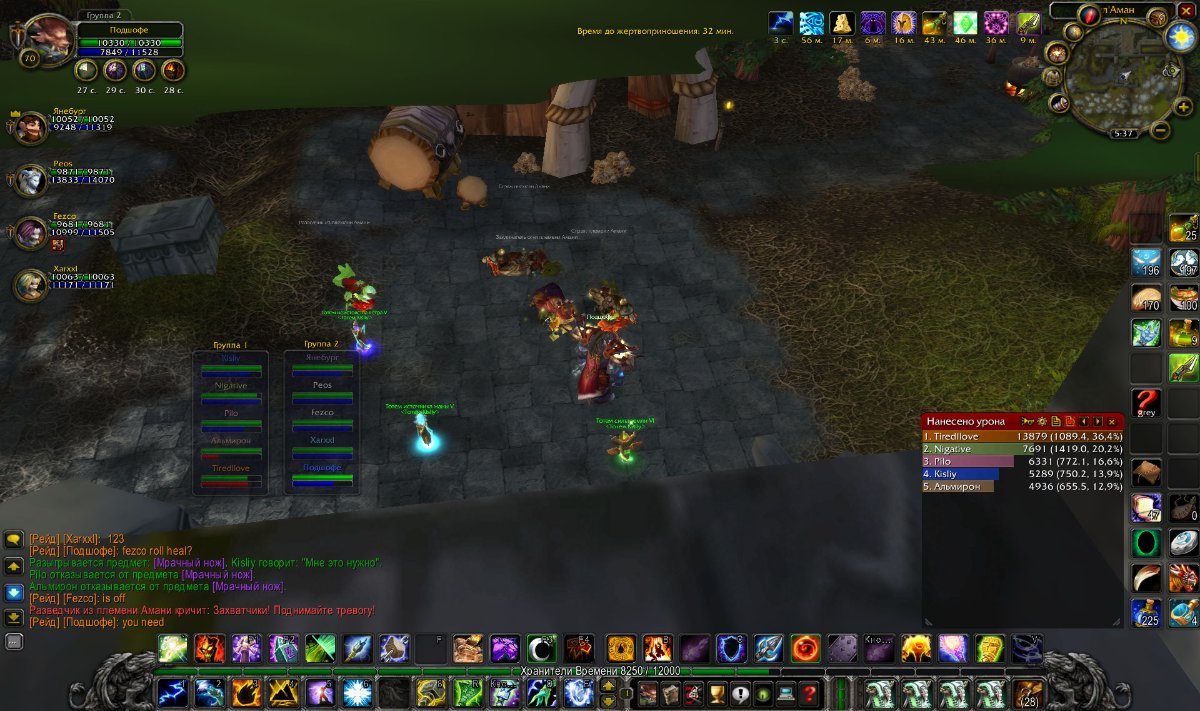Use the consumable with 196 charges
This screenshot has height=711, width=1200.
pyautogui.click(x=1146, y=263)
